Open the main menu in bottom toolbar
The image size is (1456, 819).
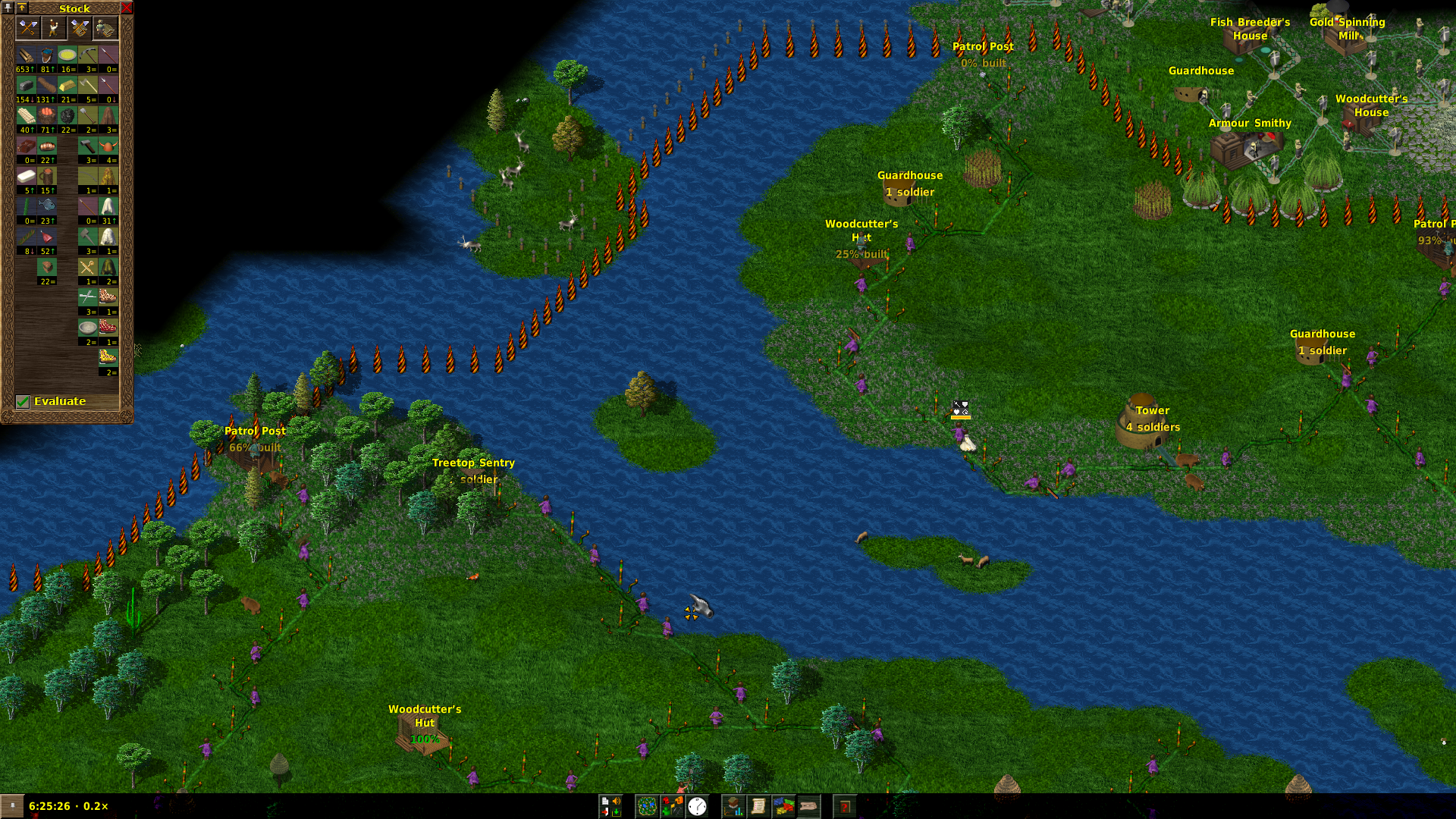(x=610, y=806)
